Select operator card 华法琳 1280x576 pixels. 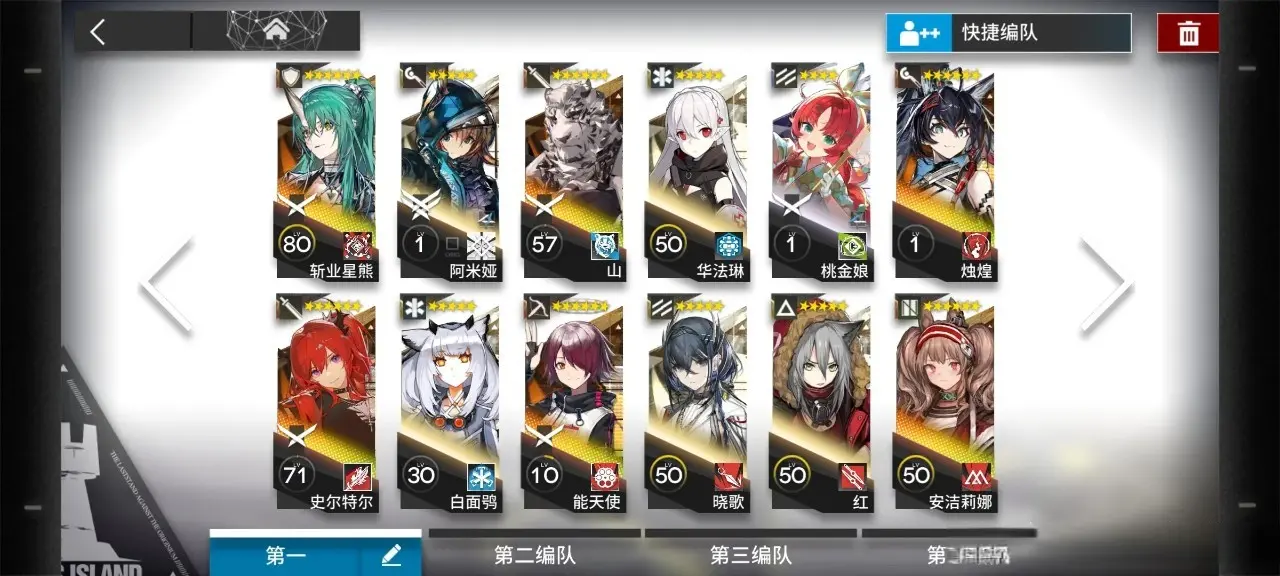(x=697, y=172)
